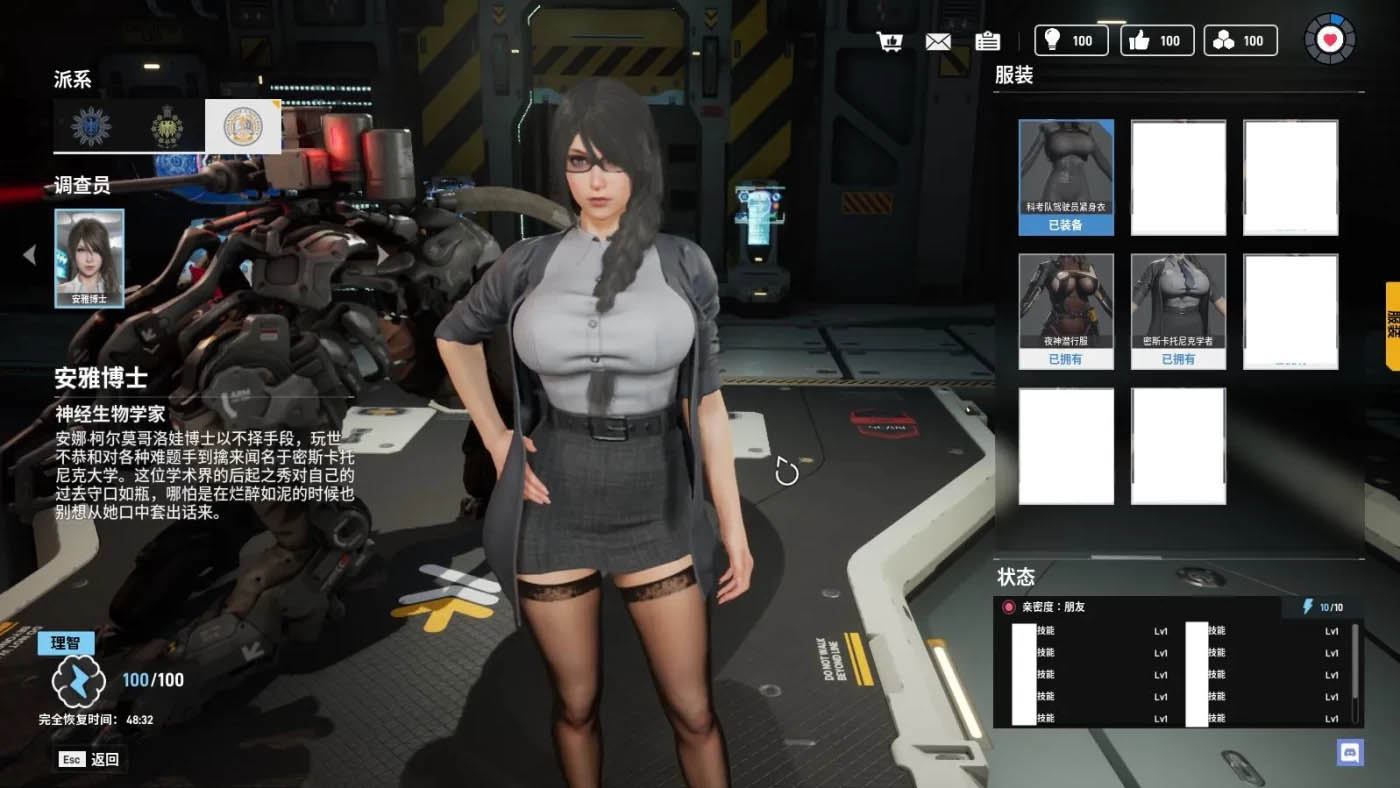This screenshot has width=1400, height=788.
Task: Select the blue starburst faction emblem
Action: pyautogui.click(x=91, y=126)
